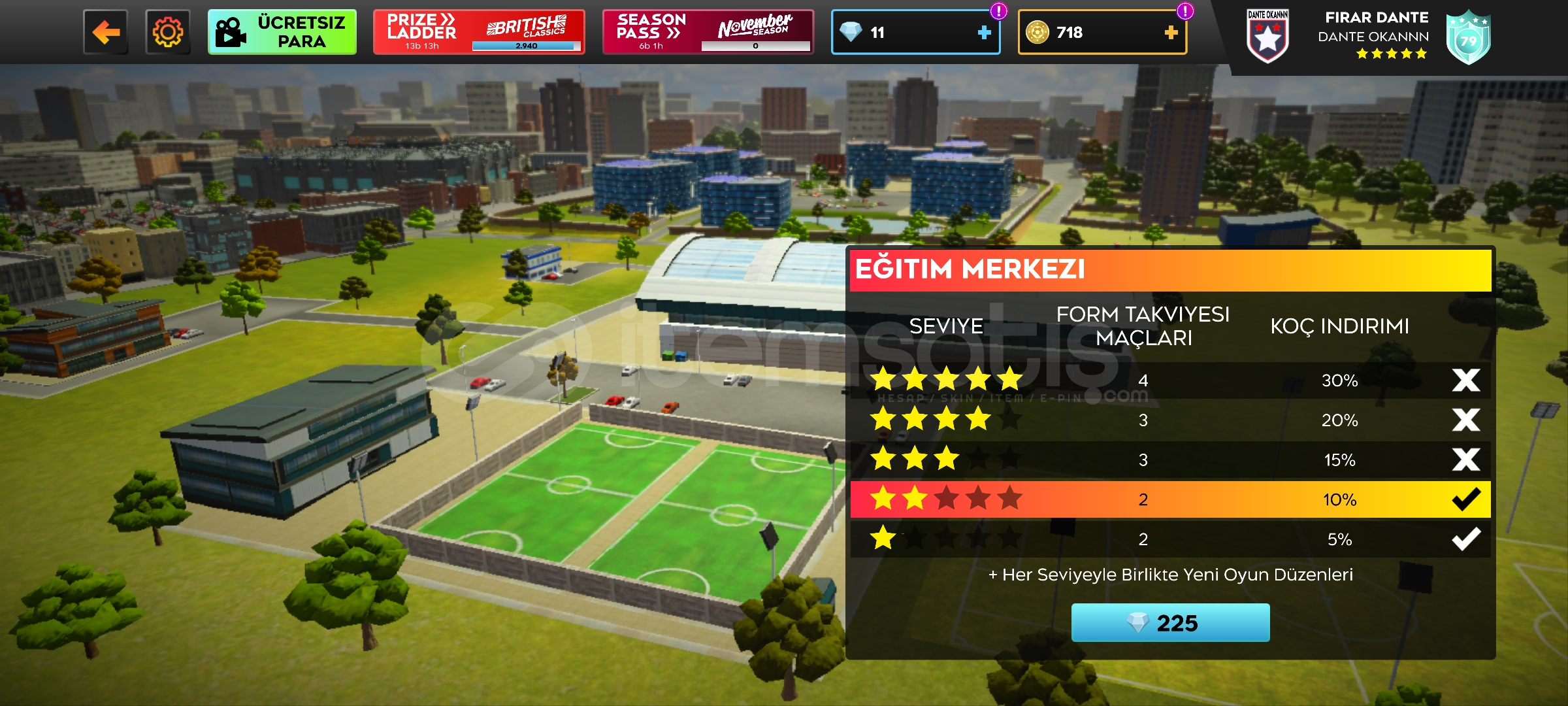Open settings via the gear icon
1568x706 pixels.
pyautogui.click(x=168, y=32)
